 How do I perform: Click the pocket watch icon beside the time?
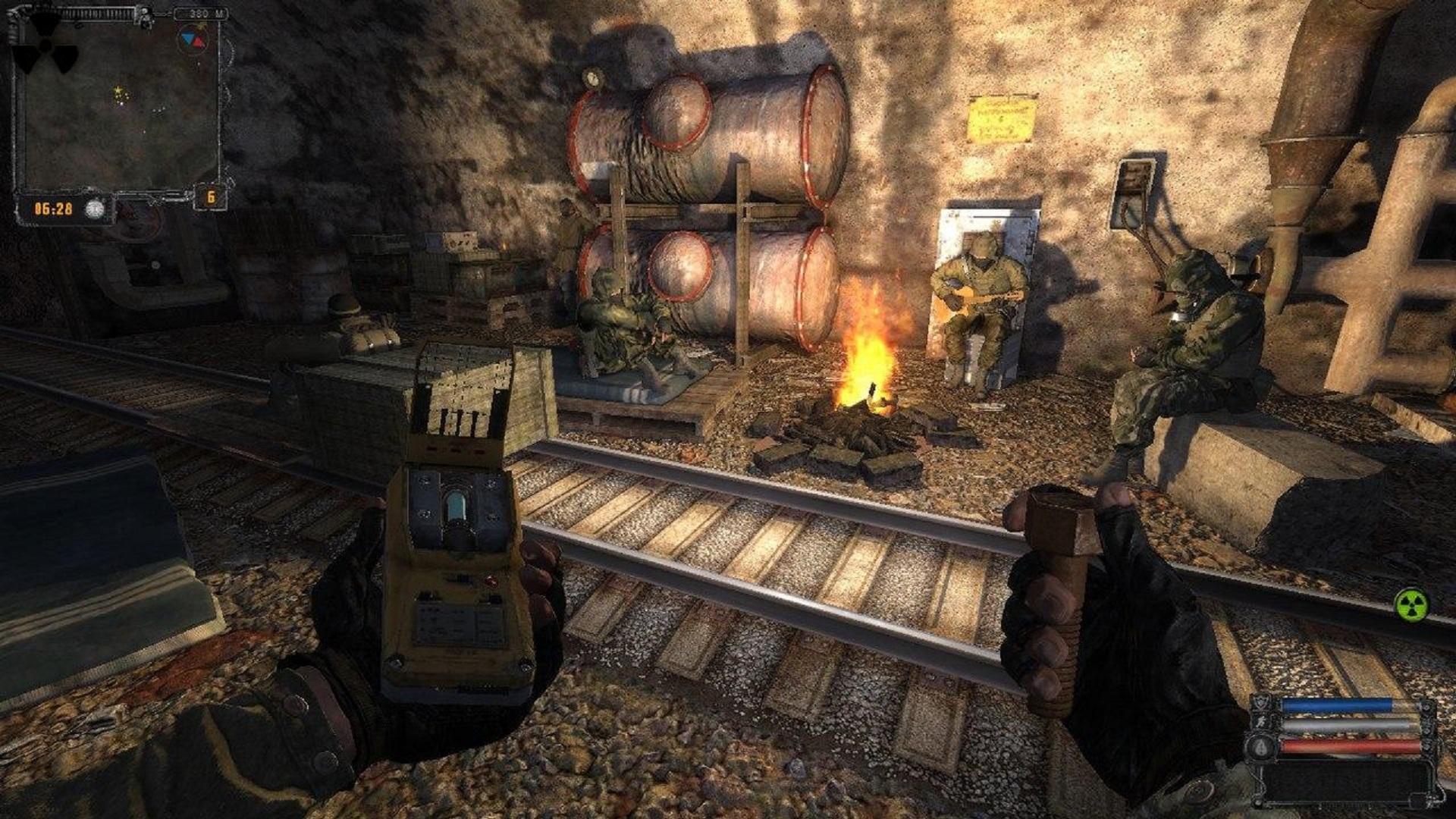click(94, 209)
